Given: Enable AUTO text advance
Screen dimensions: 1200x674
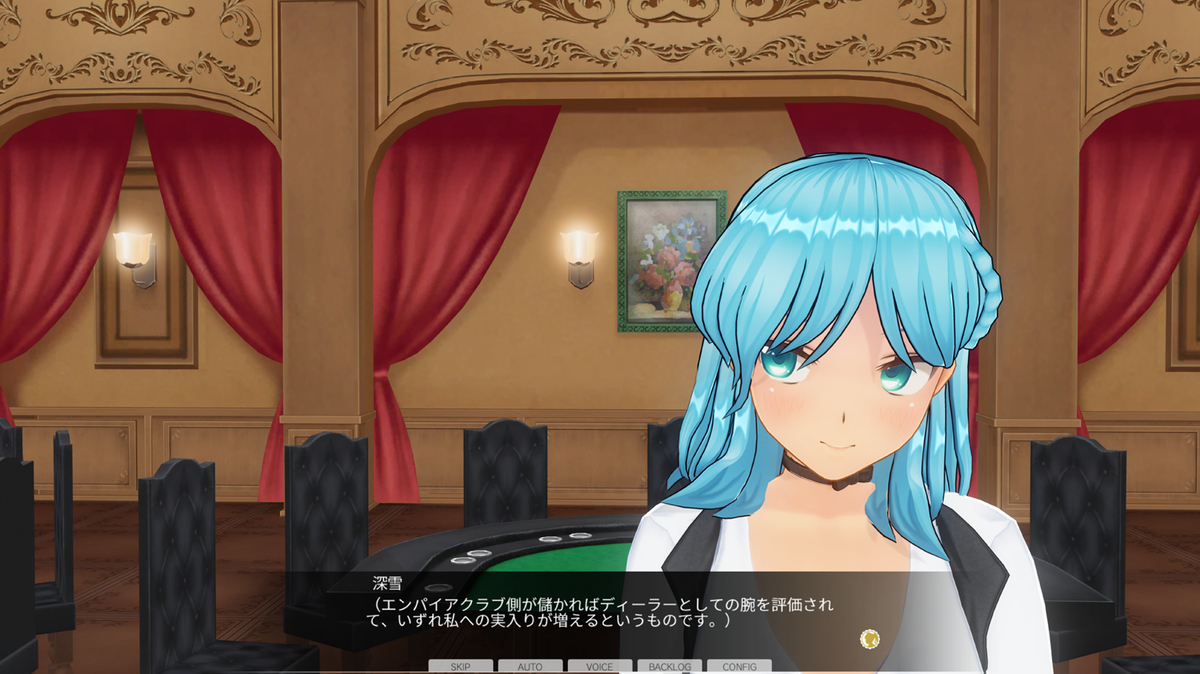Looking at the screenshot, I should coord(530,666).
